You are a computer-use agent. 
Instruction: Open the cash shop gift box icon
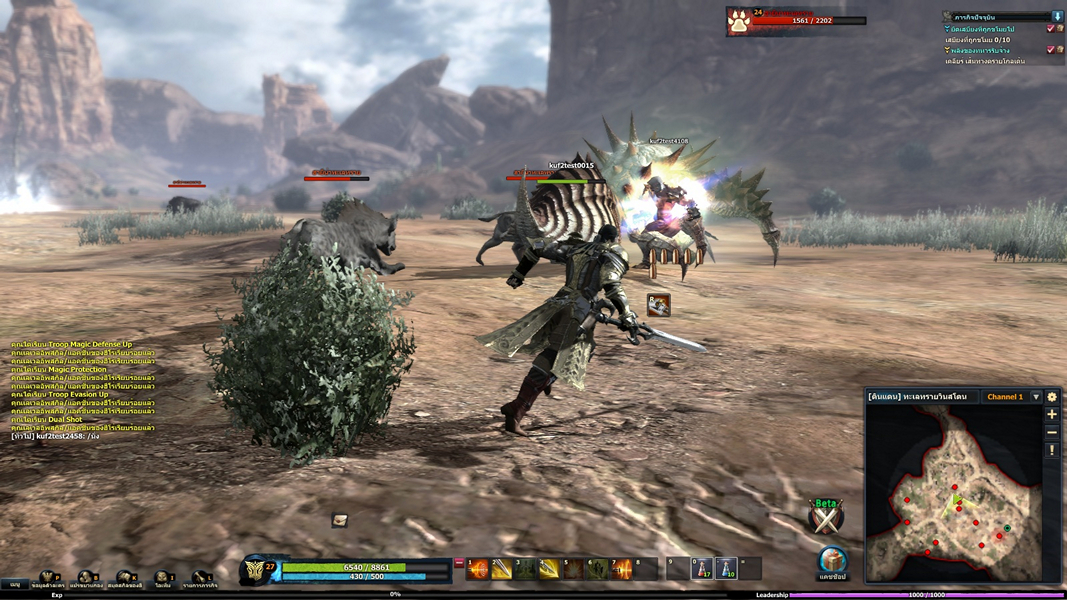[x=832, y=559]
